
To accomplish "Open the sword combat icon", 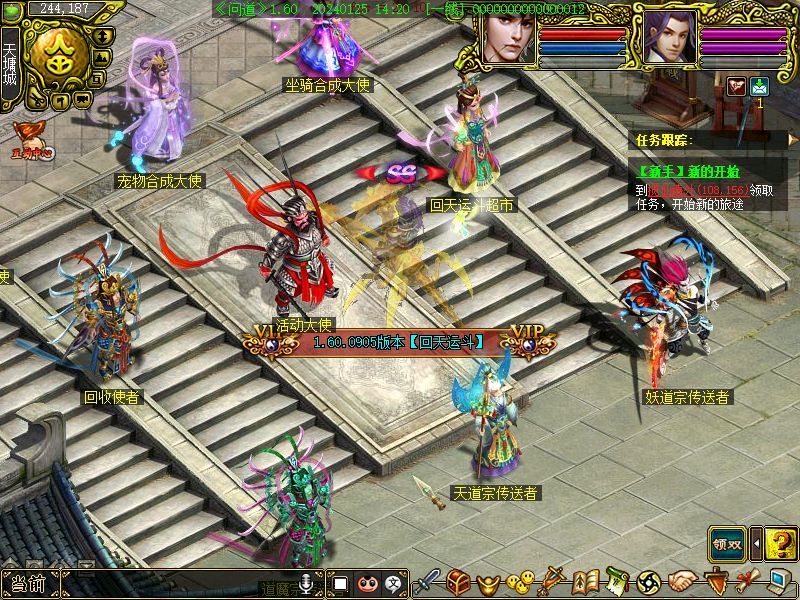I will 428,581.
